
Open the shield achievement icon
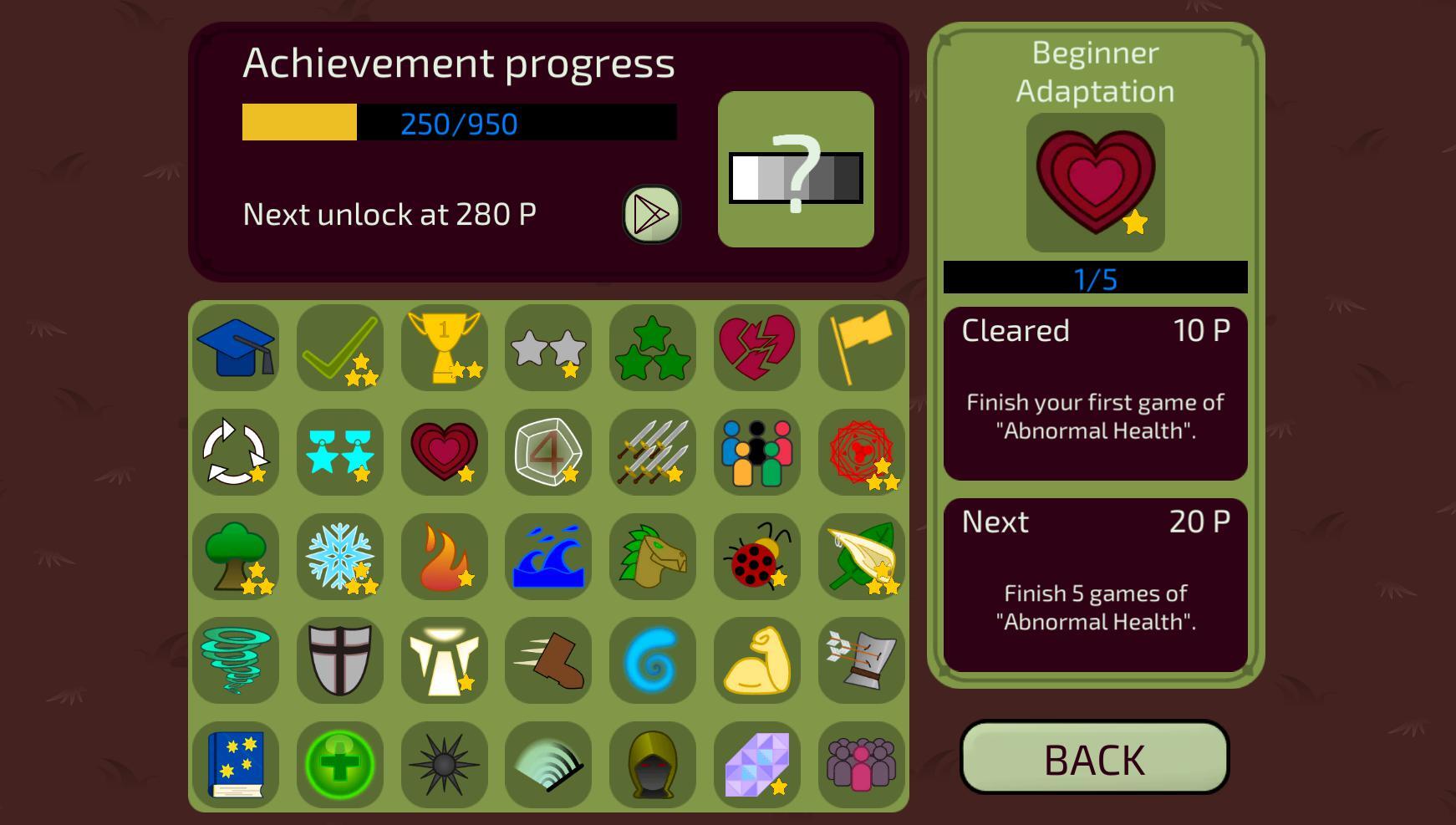339,661
